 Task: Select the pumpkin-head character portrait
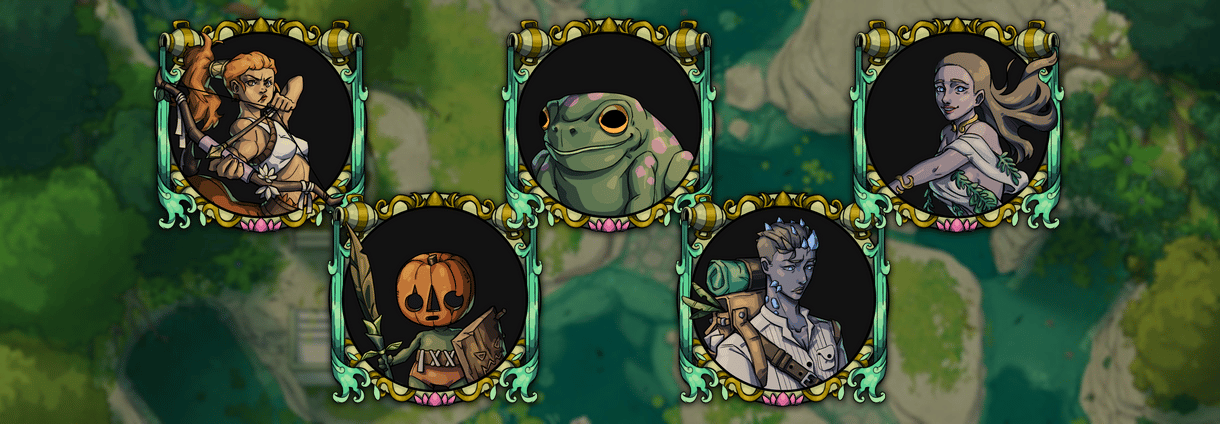pos(434,300)
